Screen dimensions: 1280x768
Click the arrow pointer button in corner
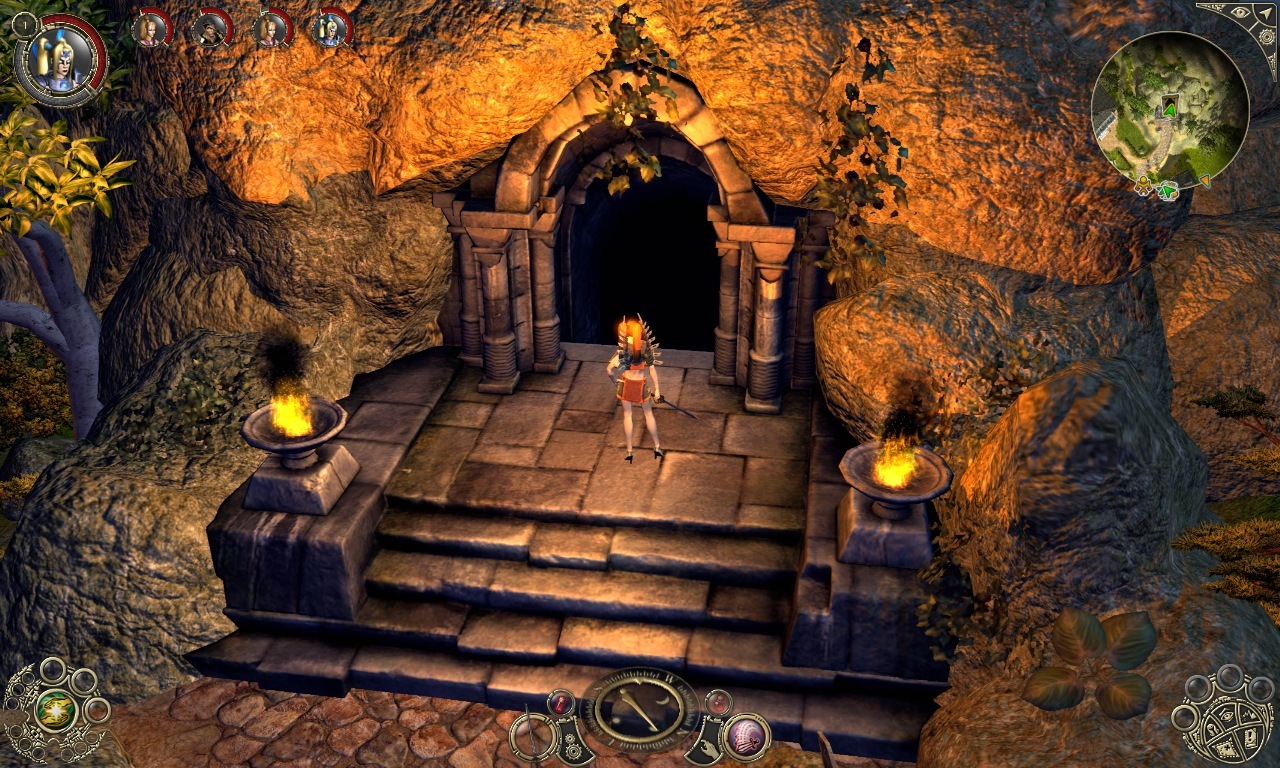pyautogui.click(x=1265, y=14)
